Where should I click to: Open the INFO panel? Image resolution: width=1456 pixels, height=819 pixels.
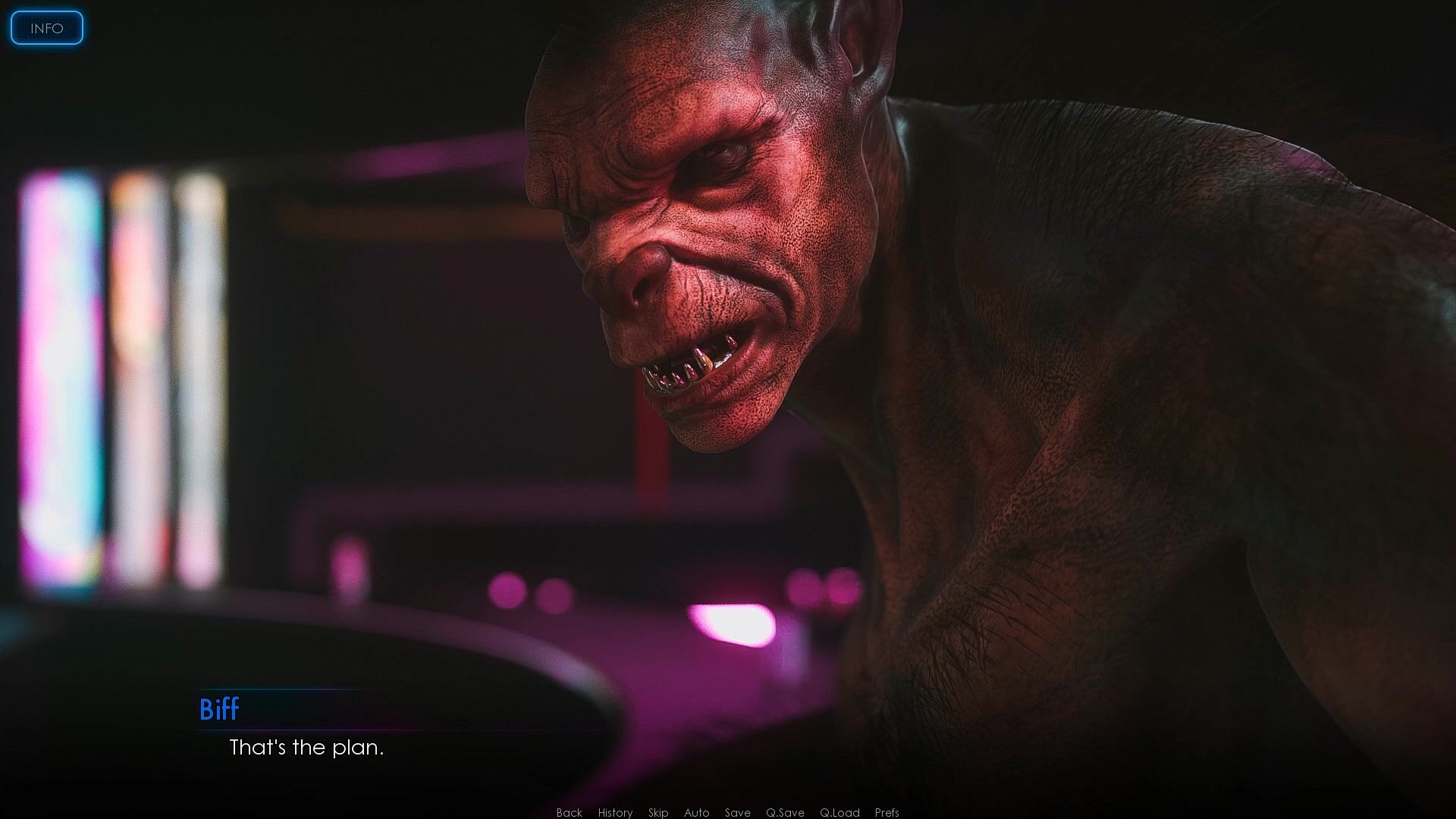click(x=46, y=28)
